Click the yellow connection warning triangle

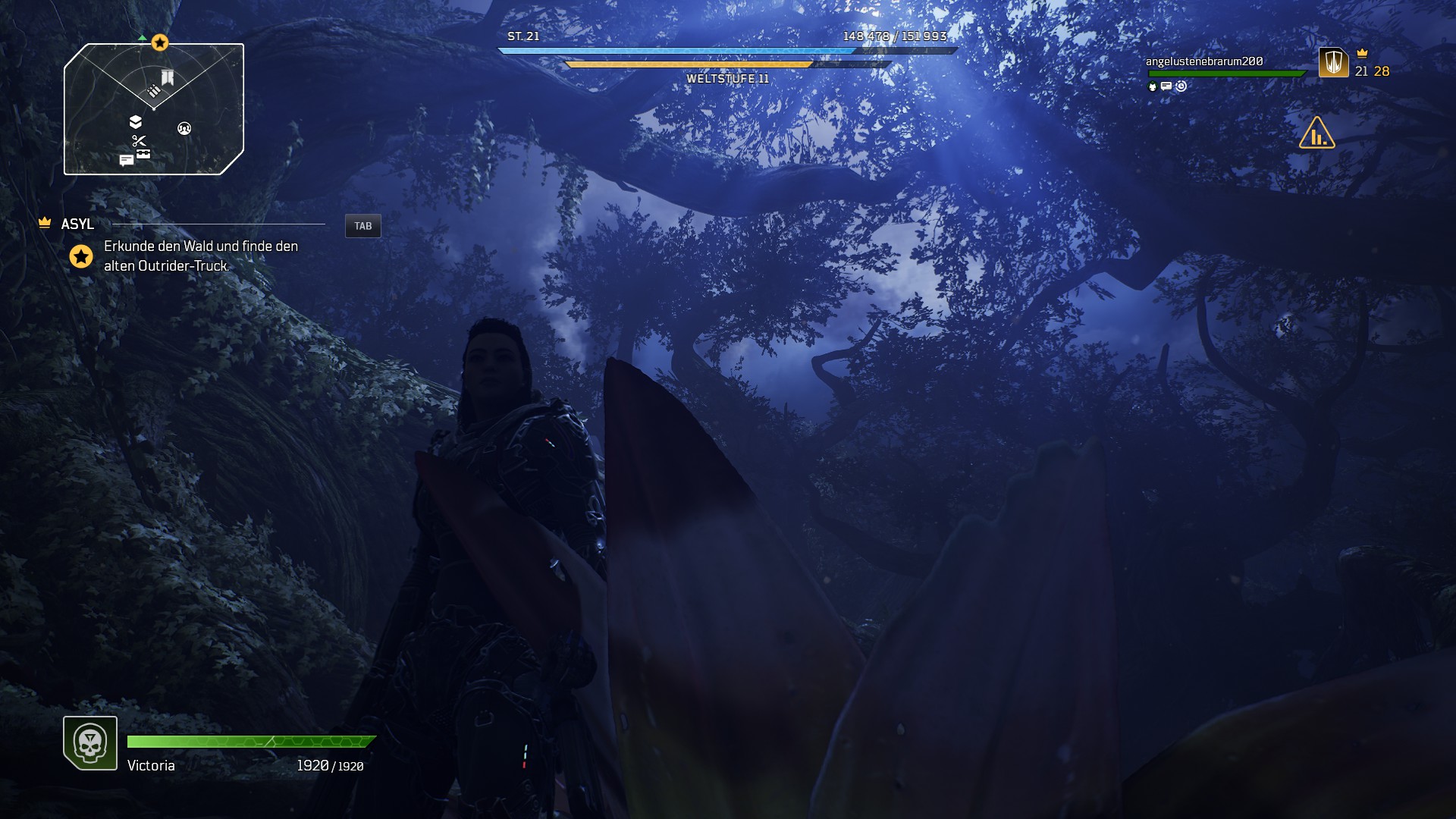click(x=1316, y=133)
